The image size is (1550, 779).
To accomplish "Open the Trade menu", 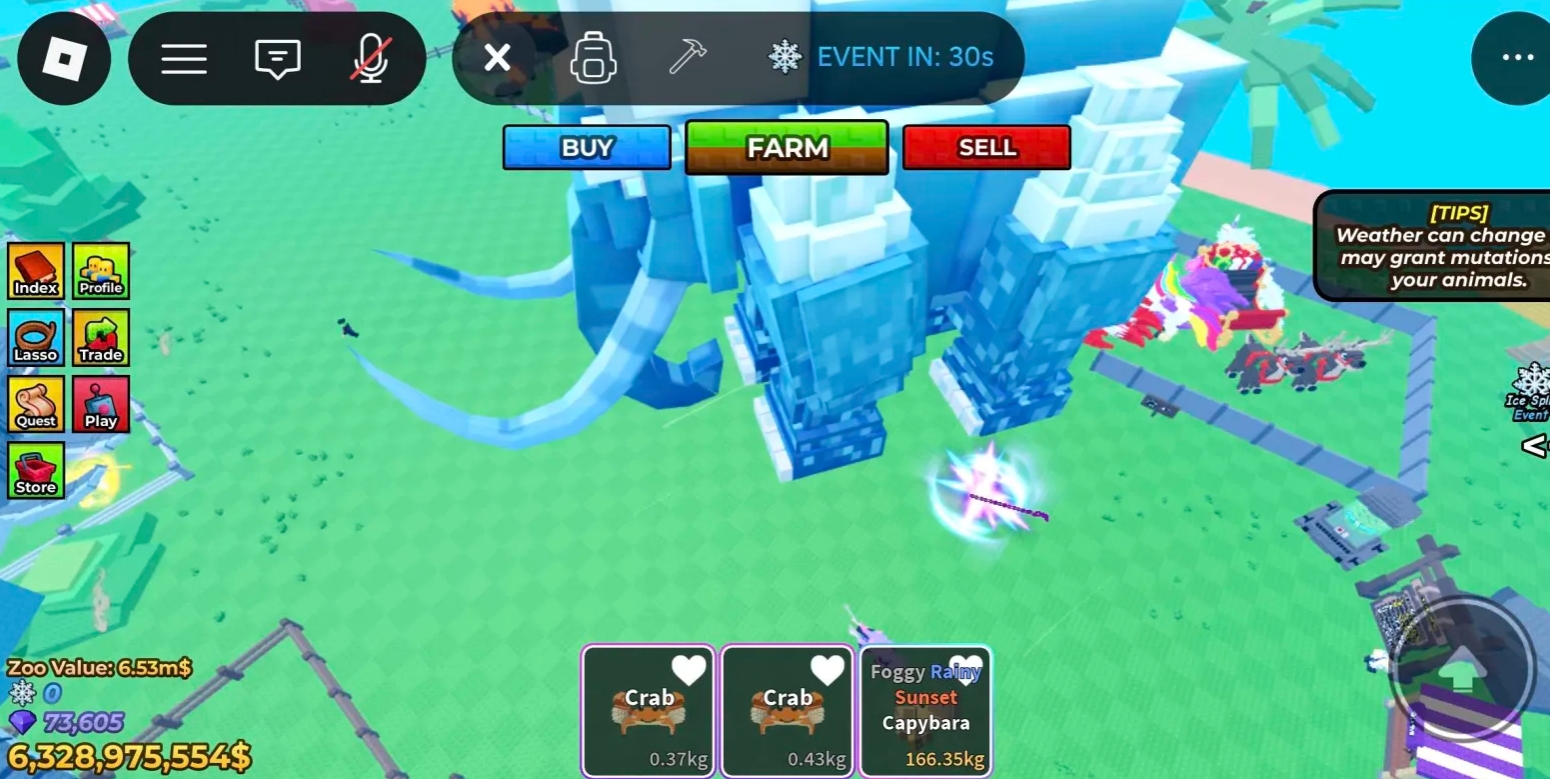I will coord(101,337).
